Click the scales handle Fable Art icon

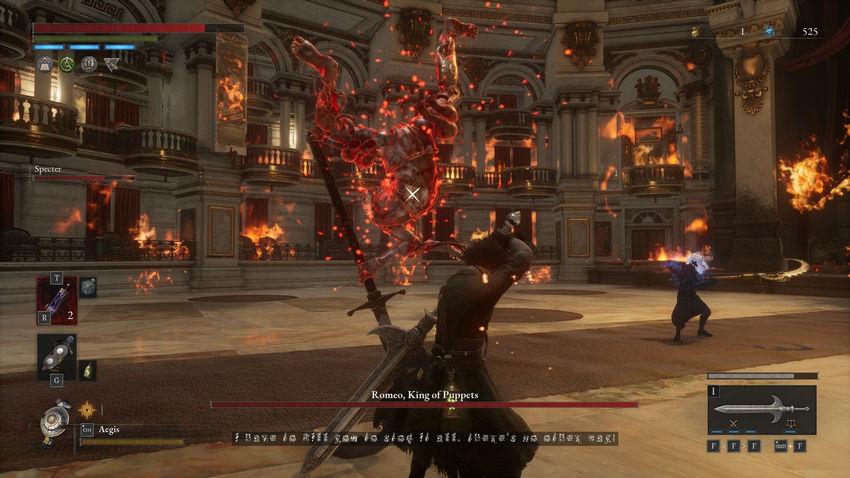click(x=791, y=425)
